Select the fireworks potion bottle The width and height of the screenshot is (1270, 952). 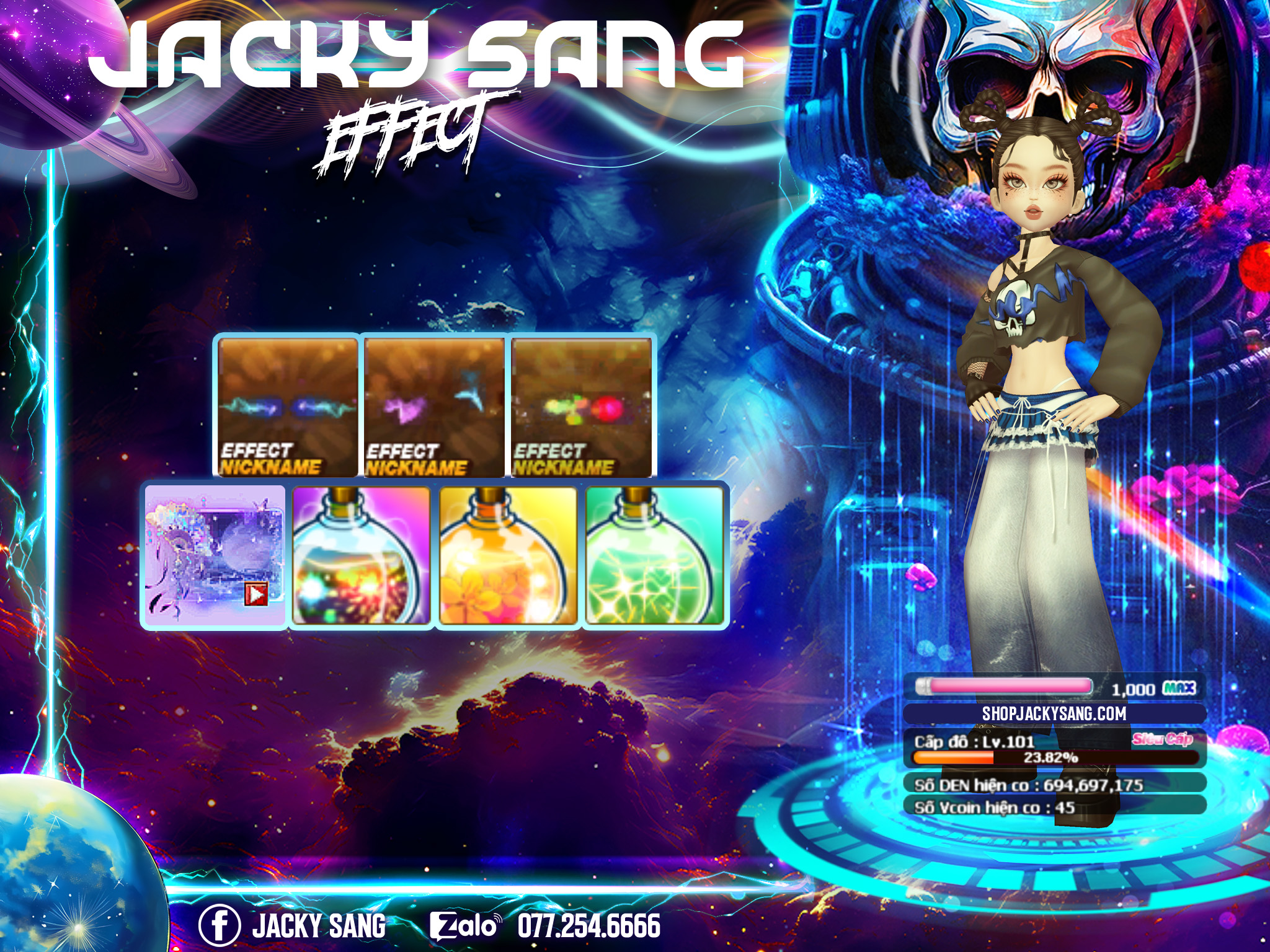click(x=361, y=555)
